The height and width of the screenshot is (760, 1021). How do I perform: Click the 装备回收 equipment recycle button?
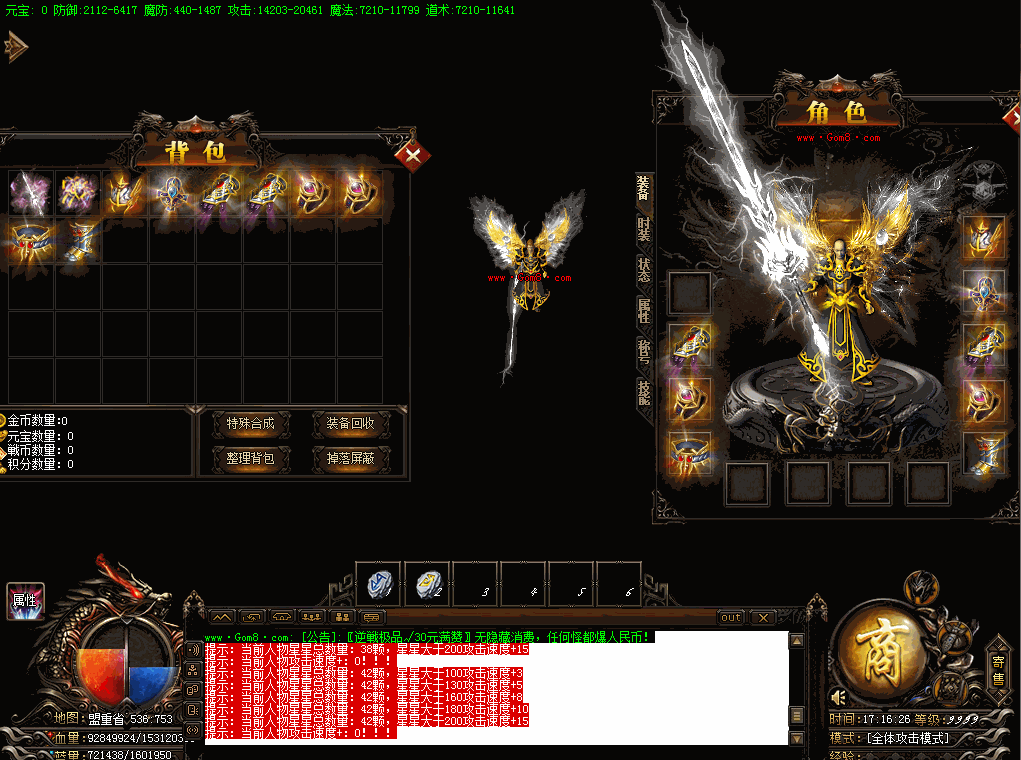[x=350, y=424]
